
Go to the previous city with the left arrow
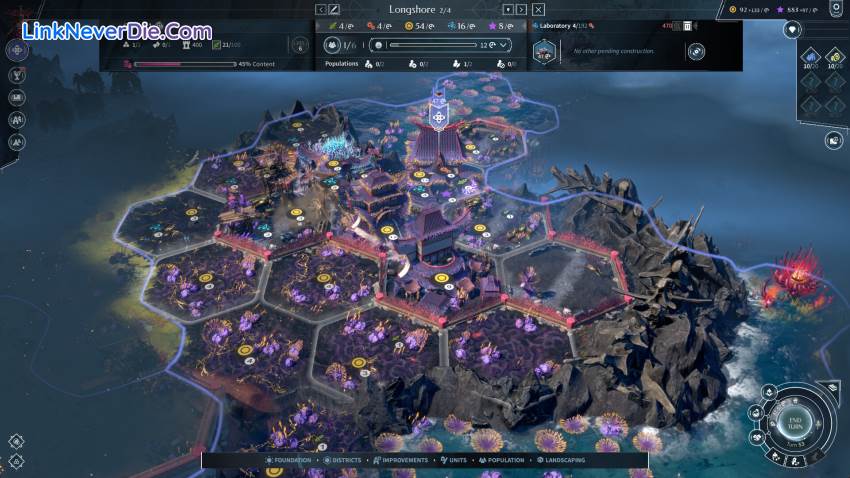(321, 10)
